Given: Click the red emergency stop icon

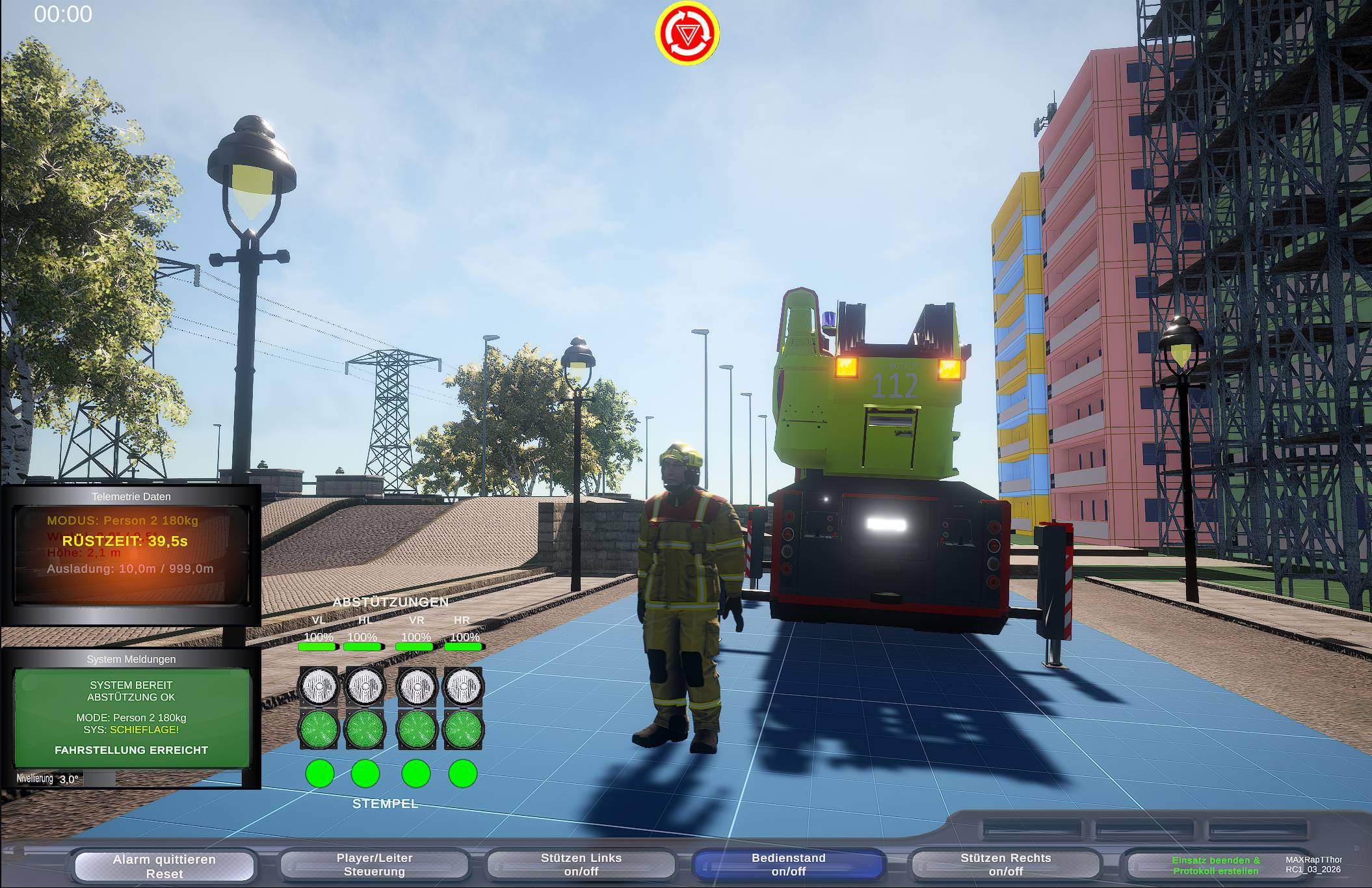Looking at the screenshot, I should tap(687, 33).
